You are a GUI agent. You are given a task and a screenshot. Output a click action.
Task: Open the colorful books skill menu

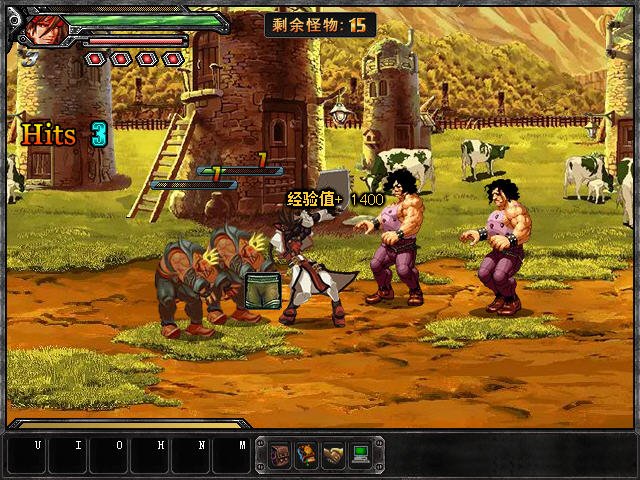[306, 454]
